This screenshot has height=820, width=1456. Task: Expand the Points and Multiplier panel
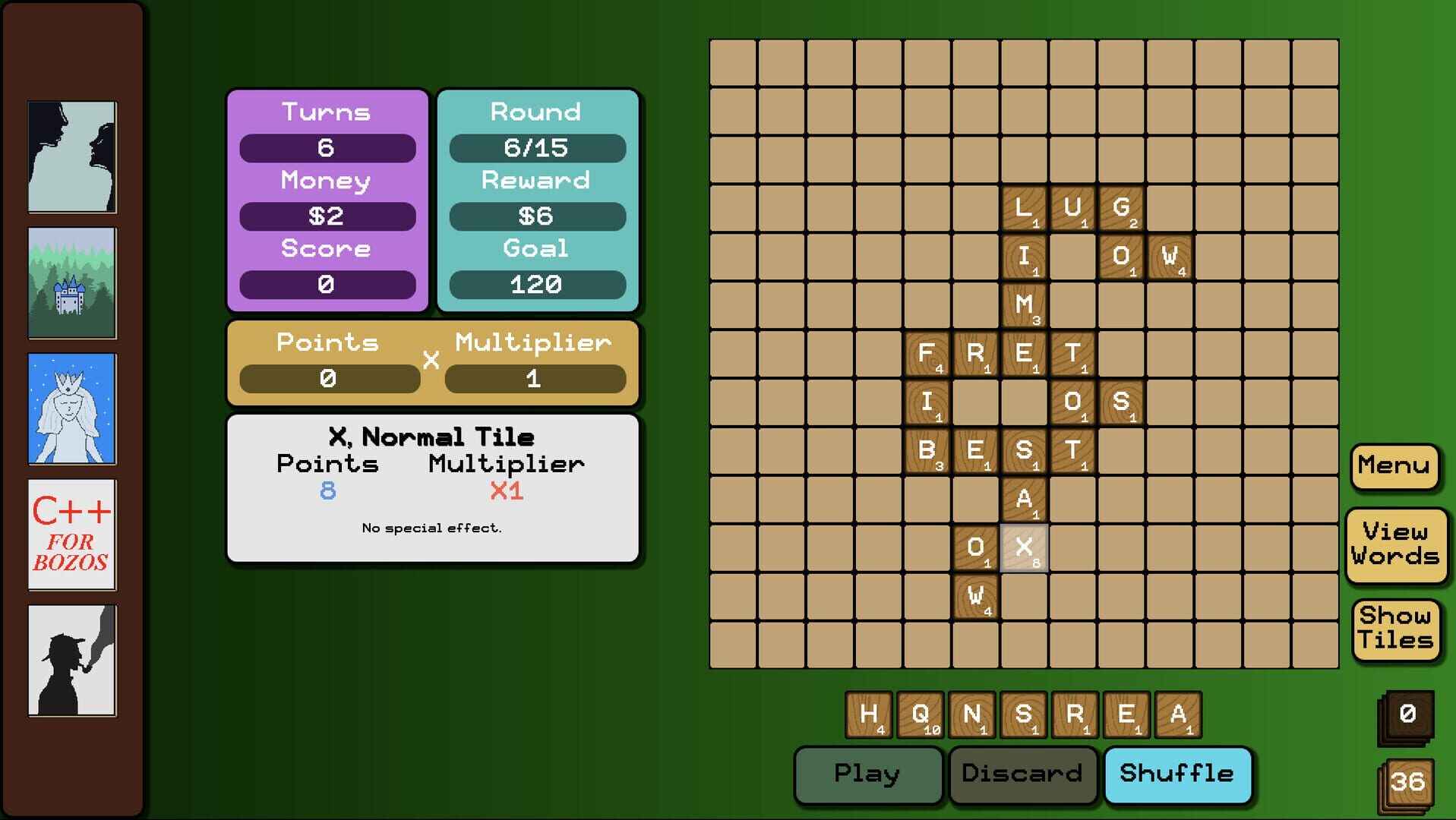432,362
